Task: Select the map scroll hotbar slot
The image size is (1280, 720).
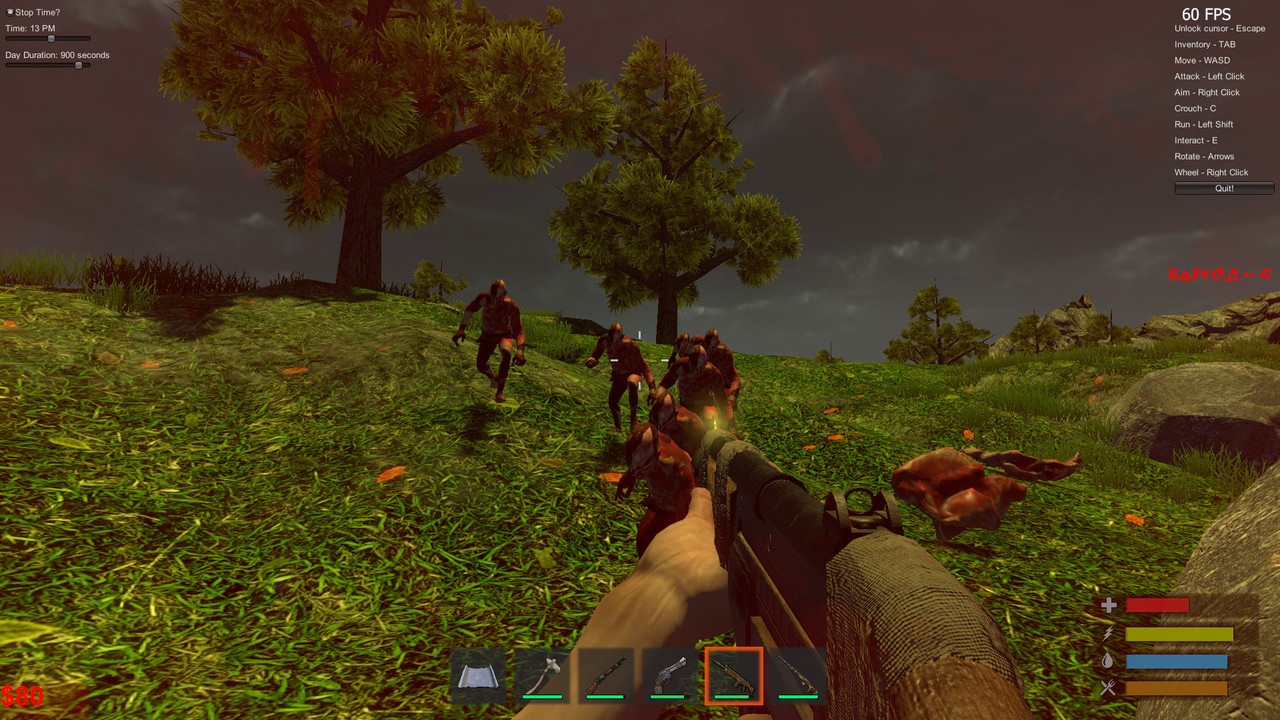Action: pyautogui.click(x=478, y=676)
